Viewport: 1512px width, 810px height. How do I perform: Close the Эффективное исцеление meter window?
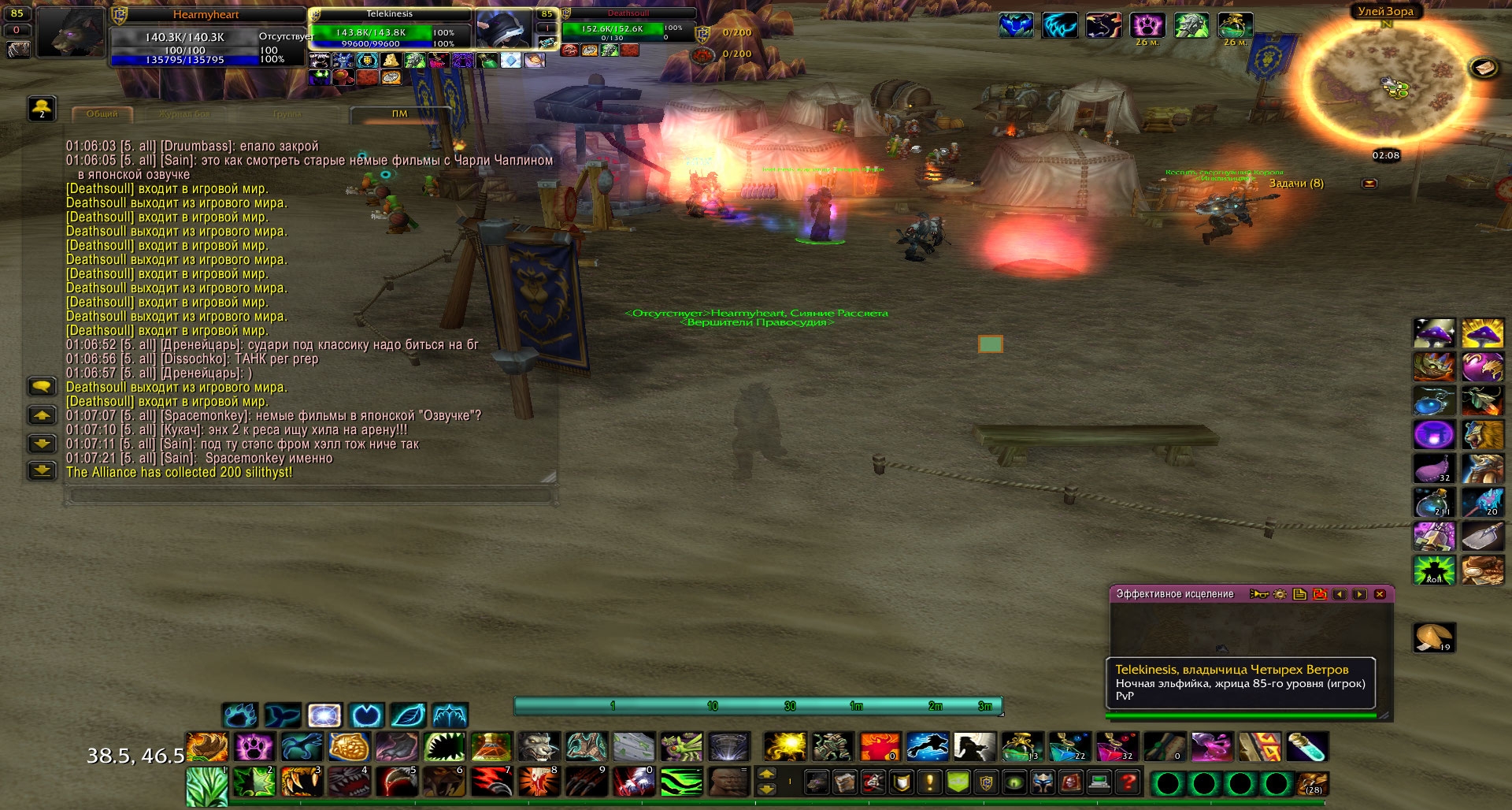1380,594
